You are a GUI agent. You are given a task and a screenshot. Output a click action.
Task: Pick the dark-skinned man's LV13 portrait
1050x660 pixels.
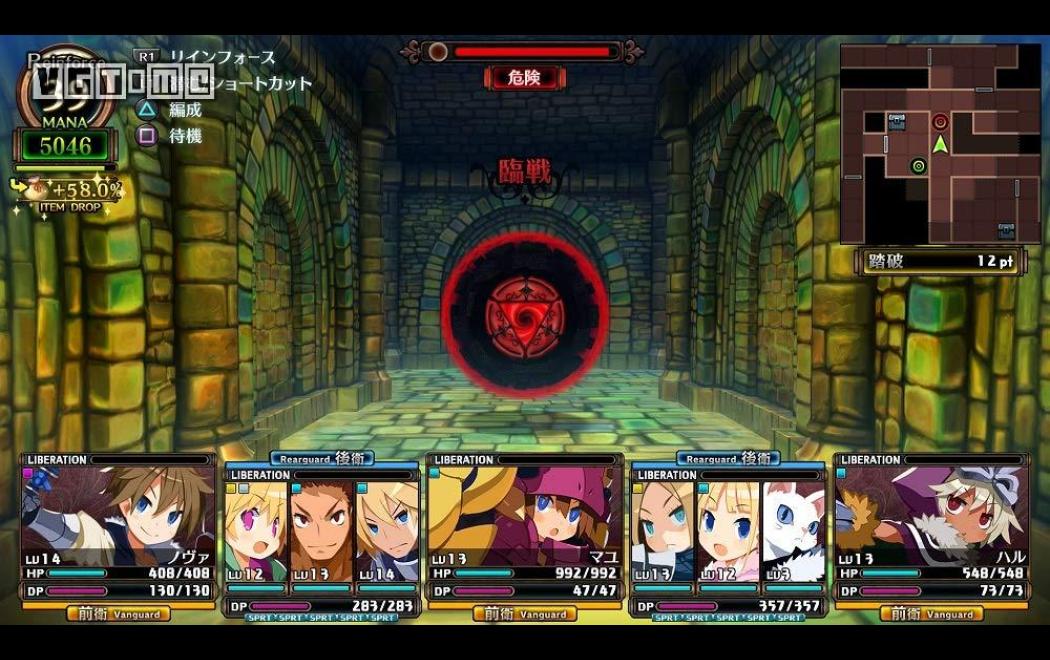[x=322, y=530]
